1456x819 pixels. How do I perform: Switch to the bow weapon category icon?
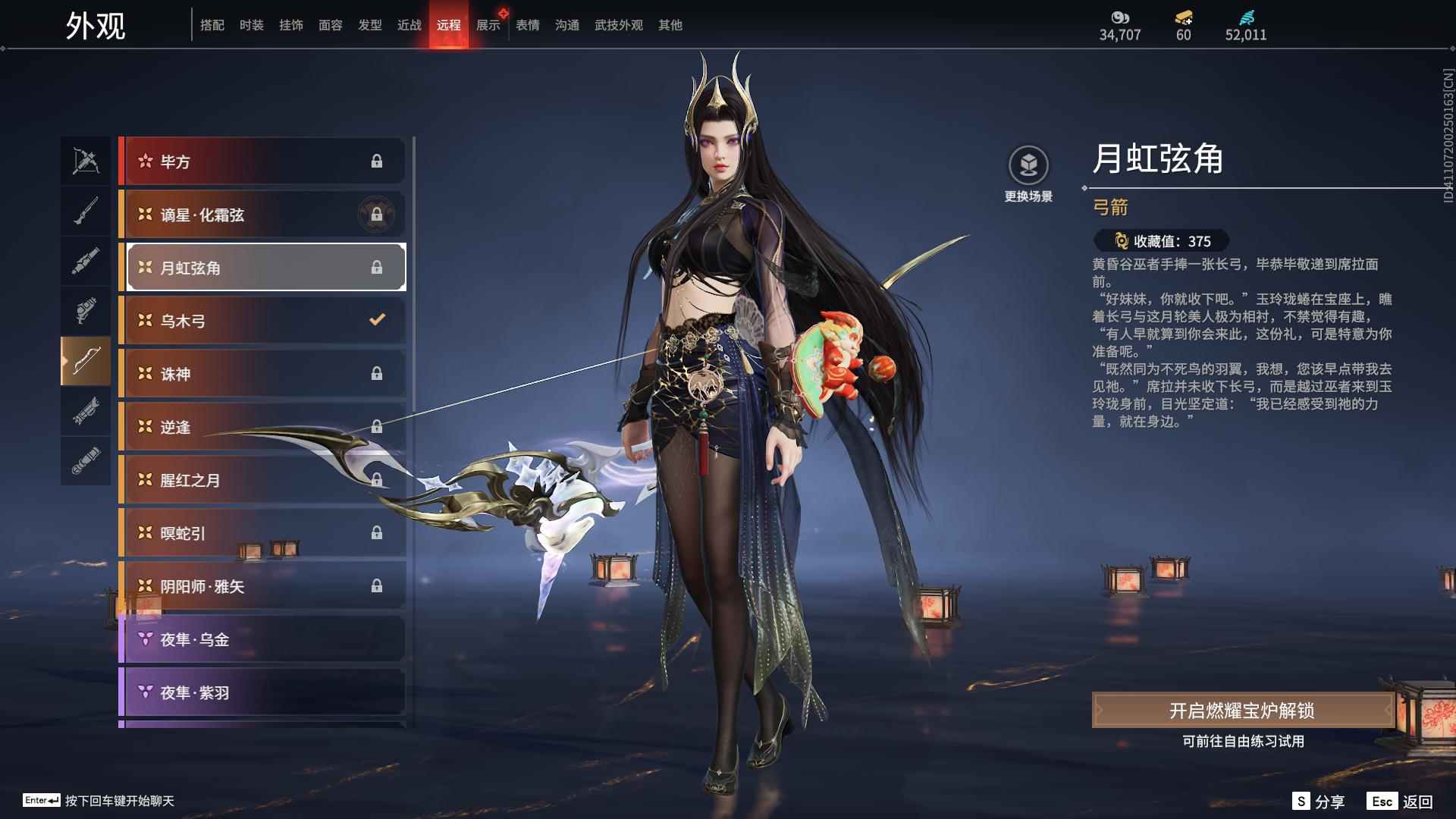[86, 362]
